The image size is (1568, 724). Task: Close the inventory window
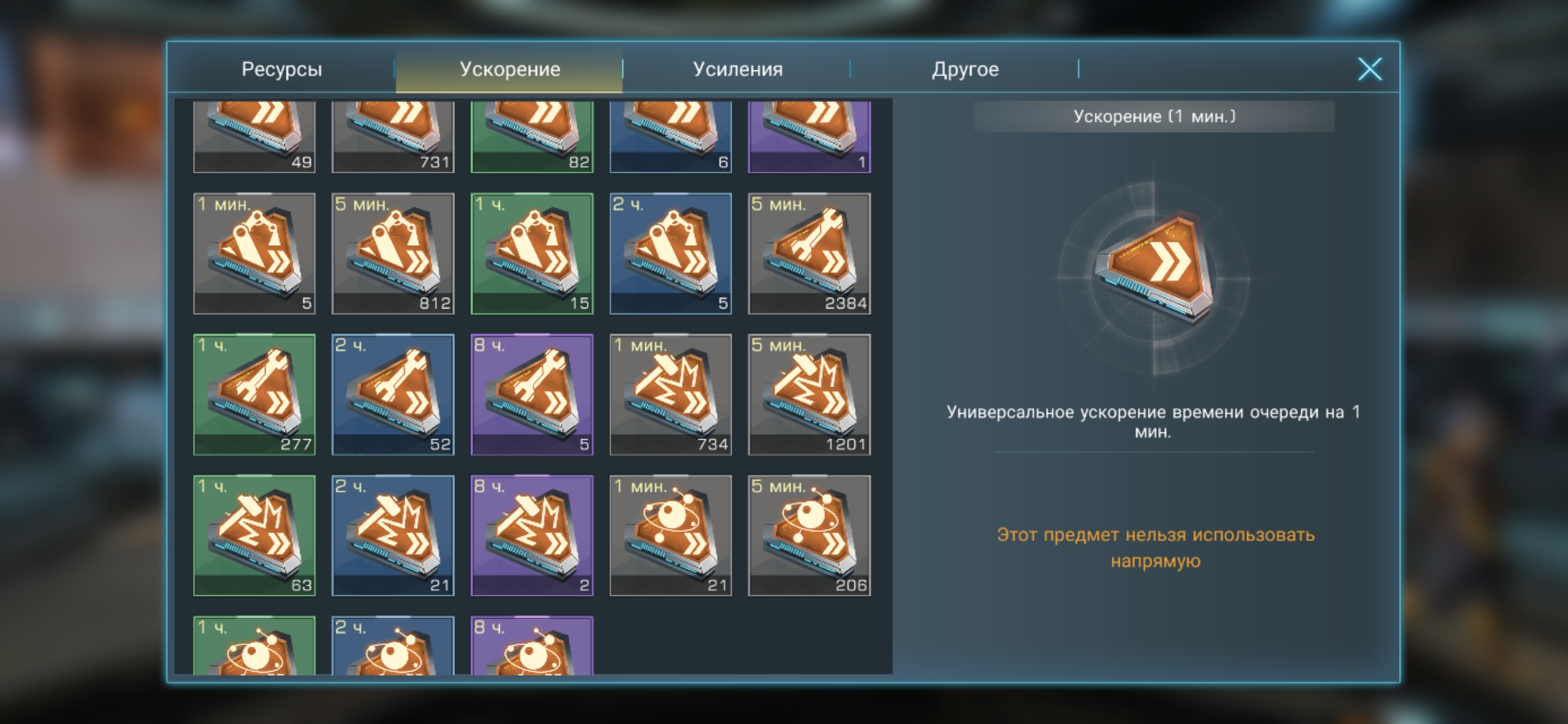point(1370,69)
